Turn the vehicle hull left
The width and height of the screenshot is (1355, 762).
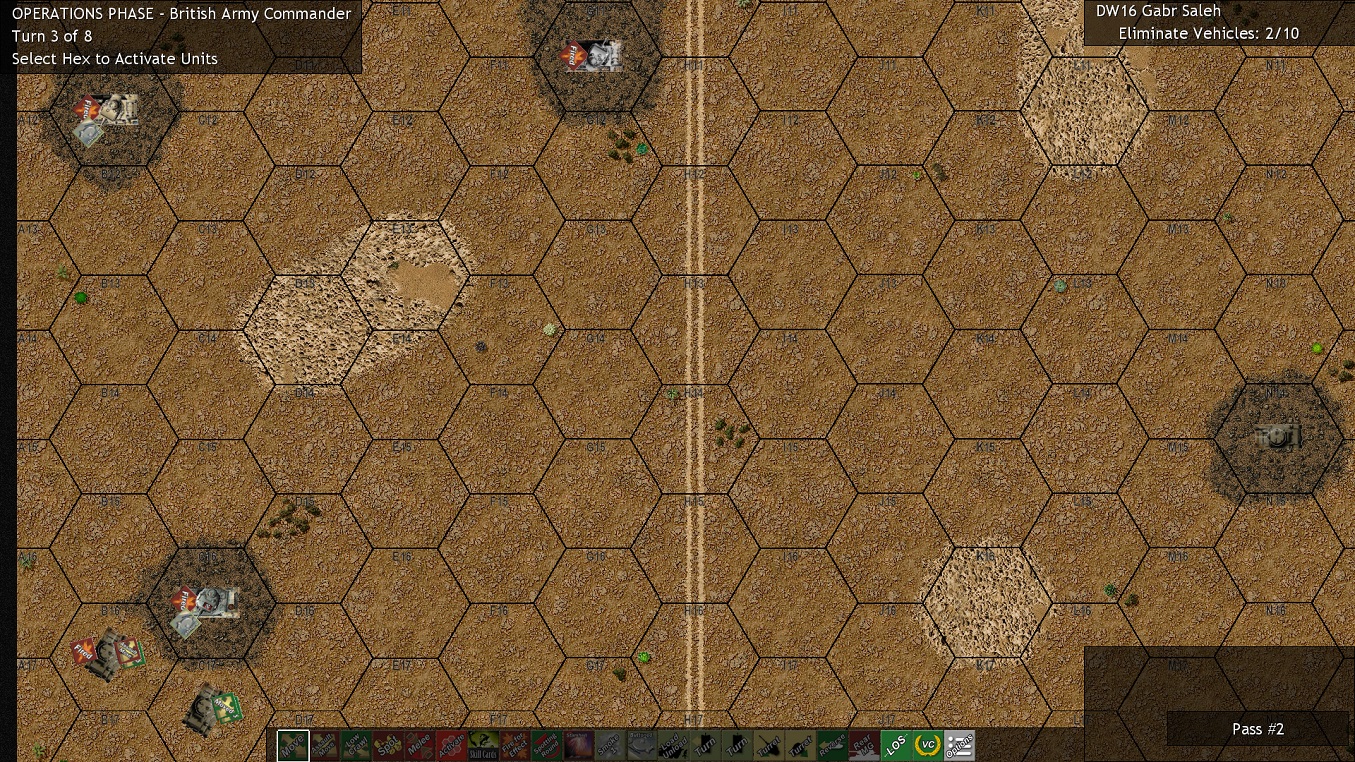[x=705, y=745]
